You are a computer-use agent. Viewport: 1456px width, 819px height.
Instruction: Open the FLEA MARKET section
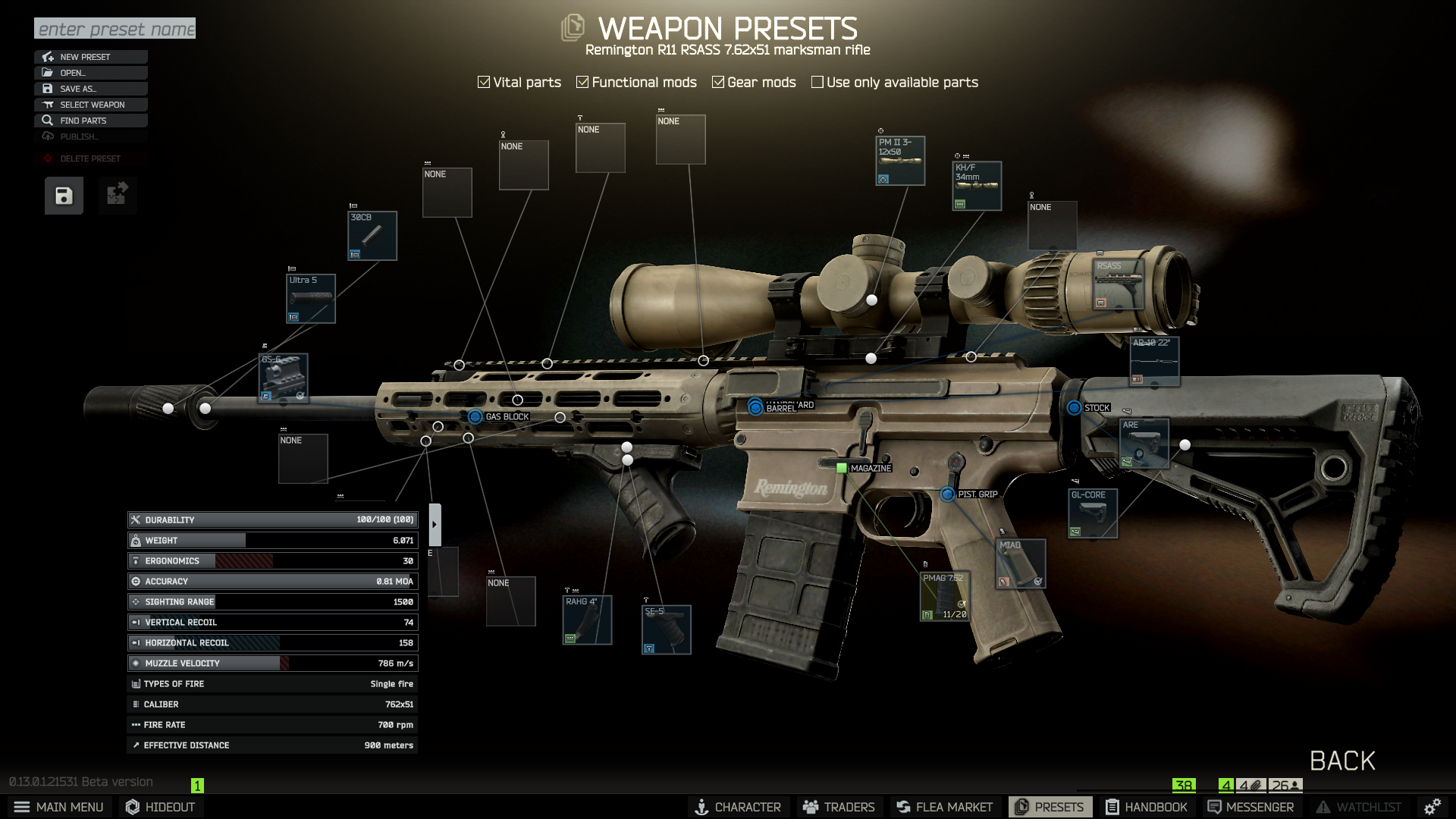pyautogui.click(x=945, y=806)
